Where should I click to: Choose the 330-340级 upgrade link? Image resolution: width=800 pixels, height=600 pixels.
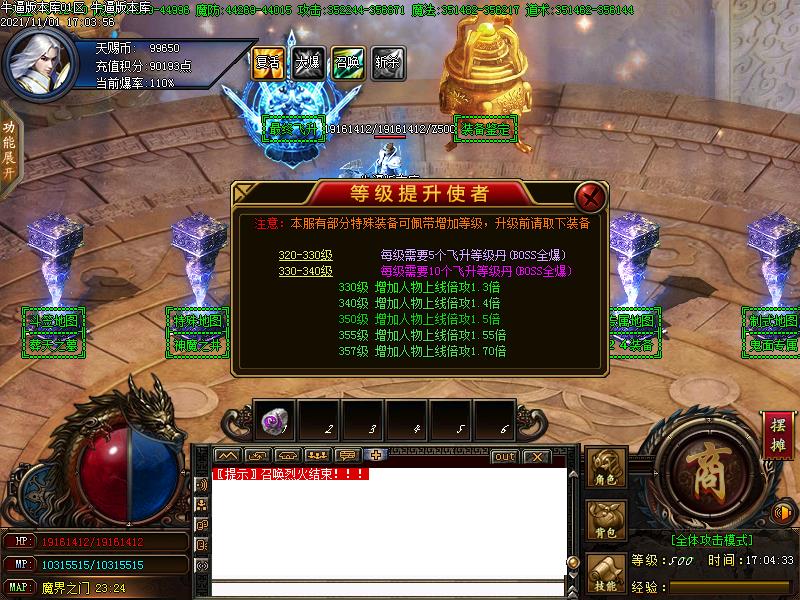(x=305, y=270)
